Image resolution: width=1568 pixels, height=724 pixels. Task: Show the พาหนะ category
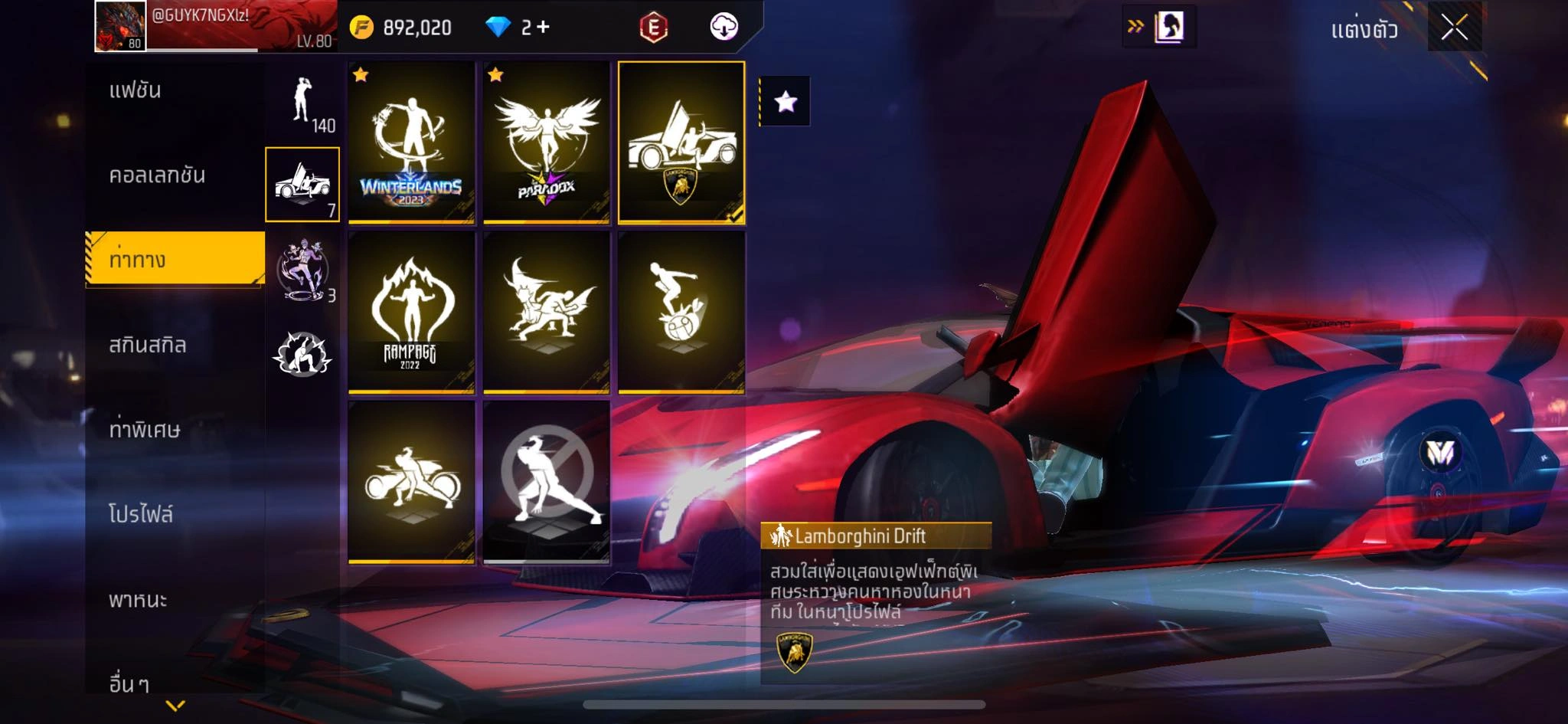(138, 599)
